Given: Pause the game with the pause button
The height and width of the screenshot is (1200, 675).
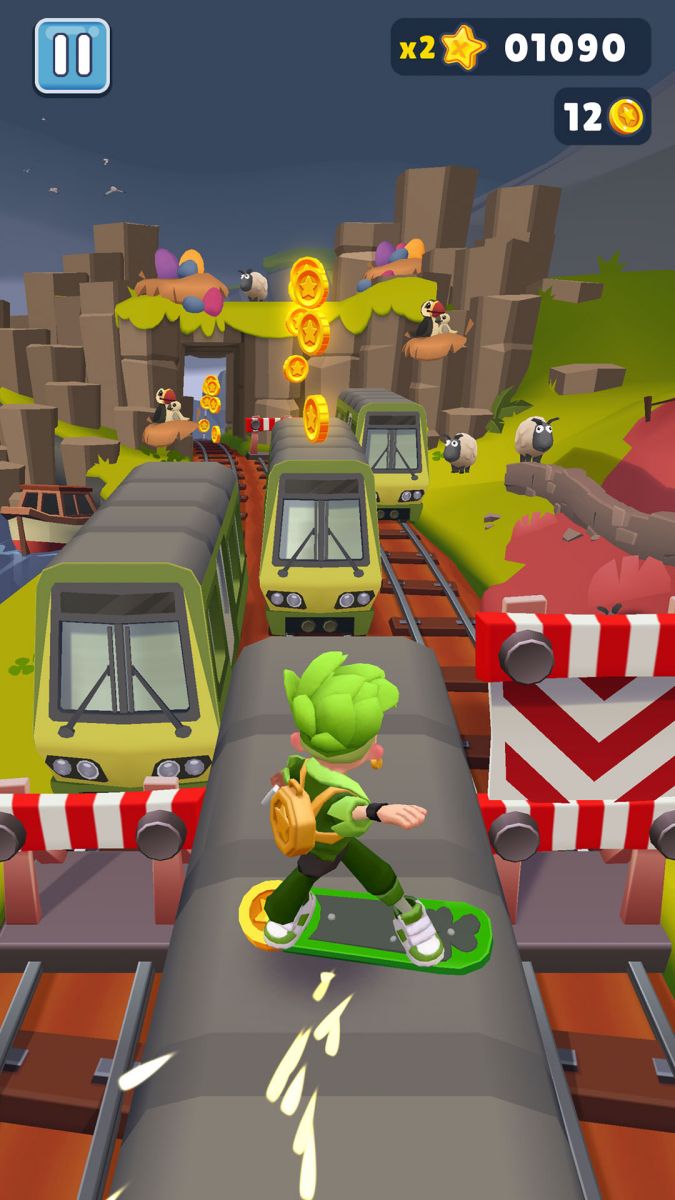Looking at the screenshot, I should tap(72, 56).
